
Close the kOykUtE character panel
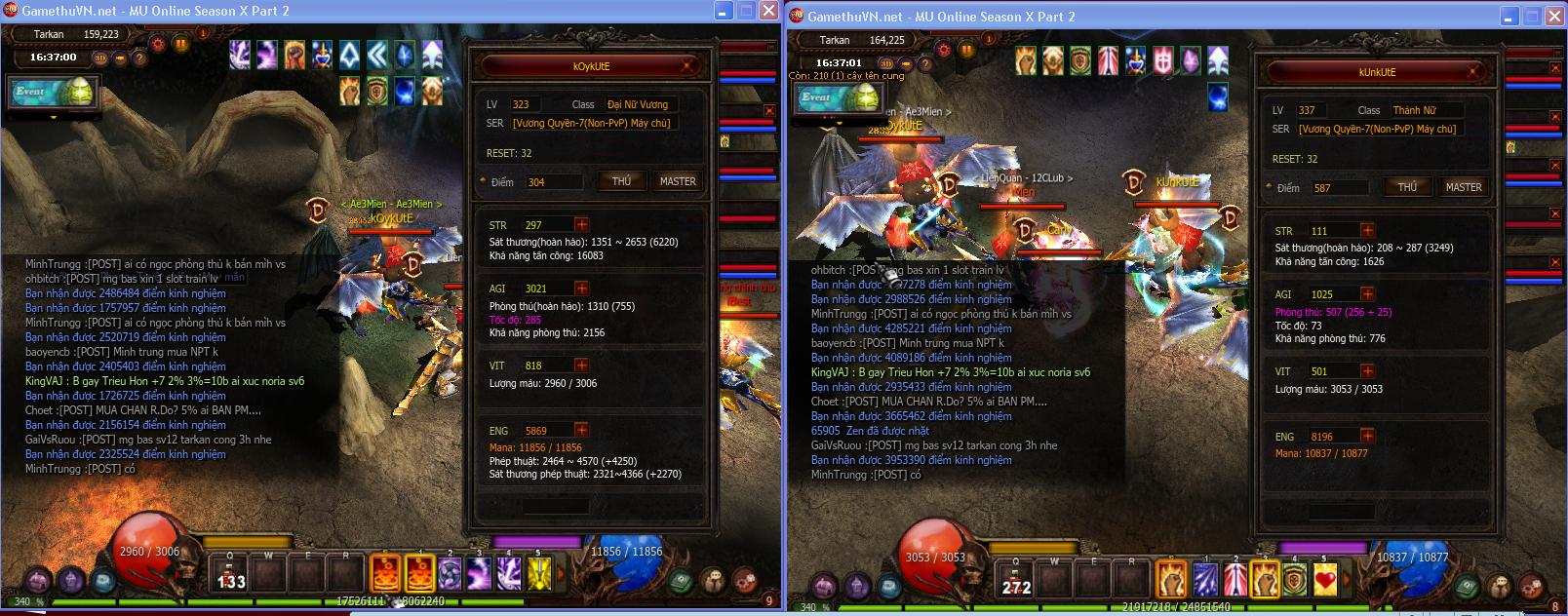(x=687, y=66)
